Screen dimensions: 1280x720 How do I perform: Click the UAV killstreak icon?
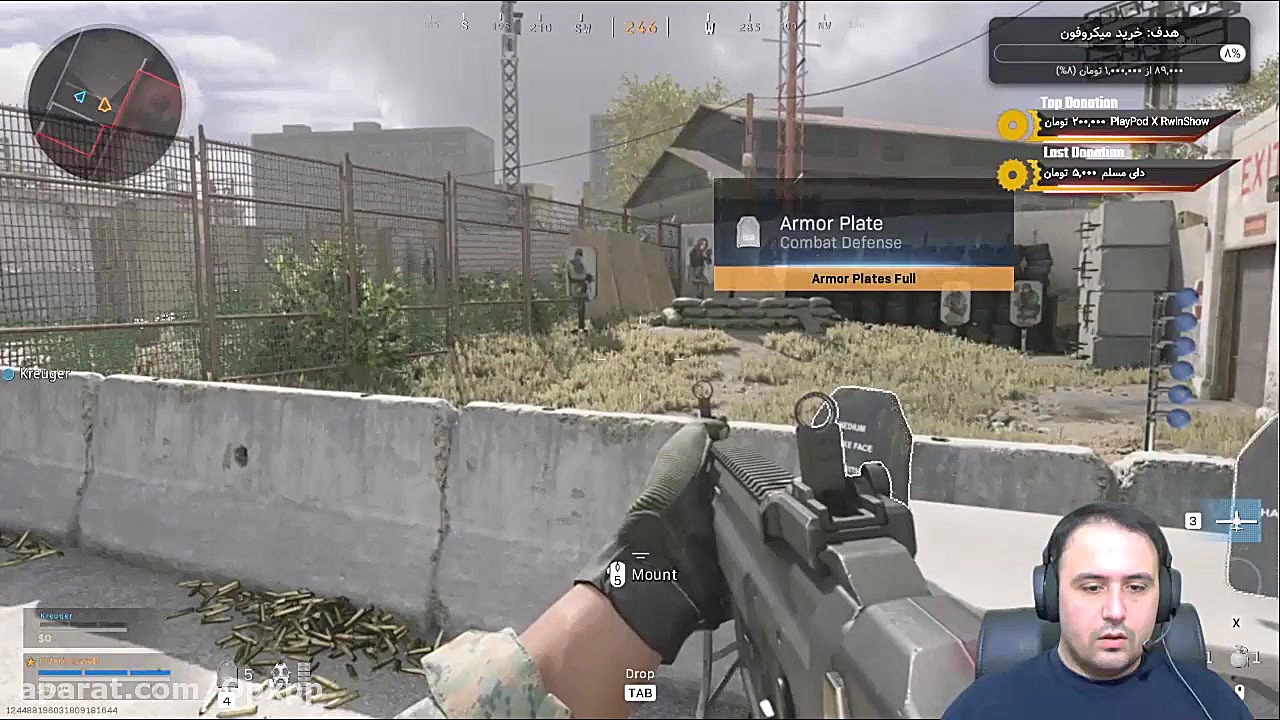(1236, 521)
